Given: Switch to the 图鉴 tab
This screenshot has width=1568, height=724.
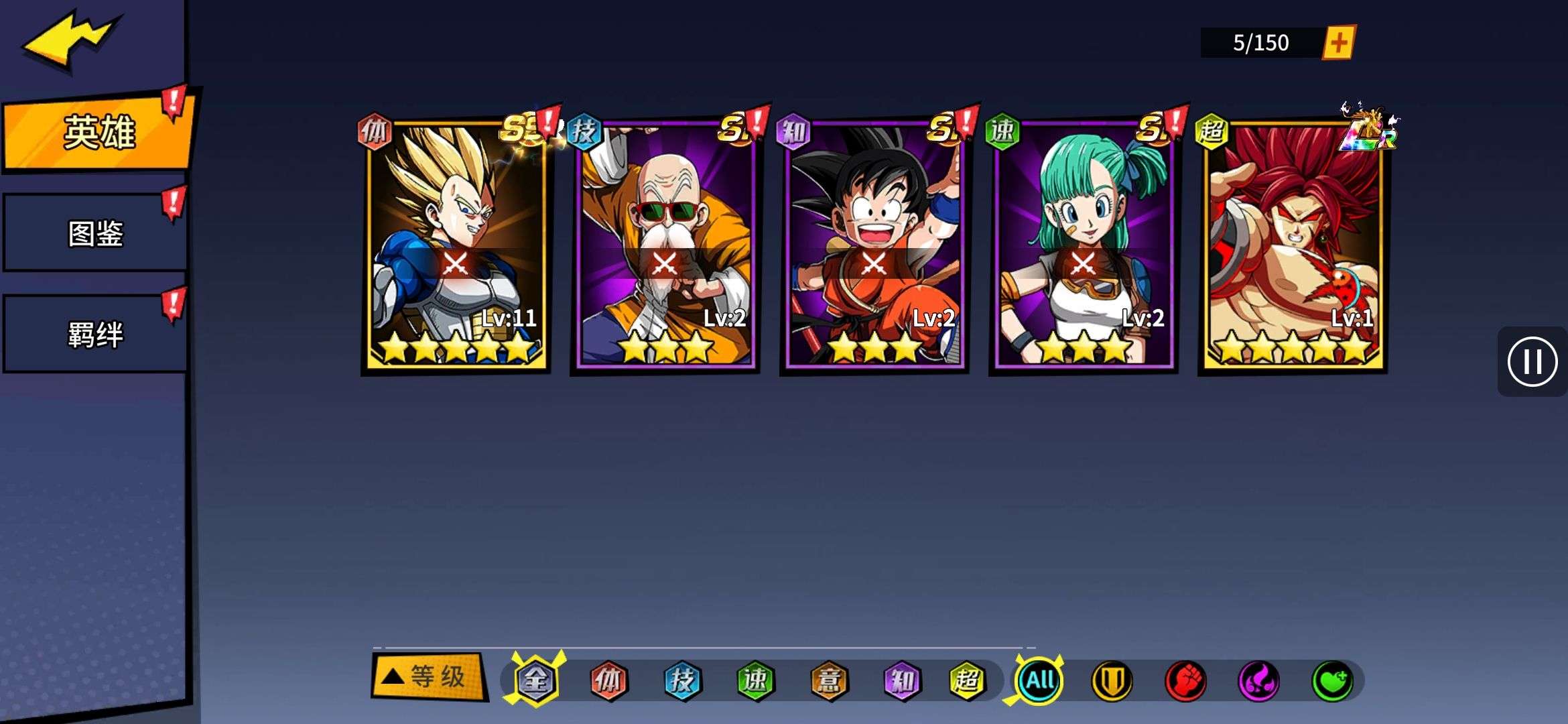Looking at the screenshot, I should click(95, 233).
